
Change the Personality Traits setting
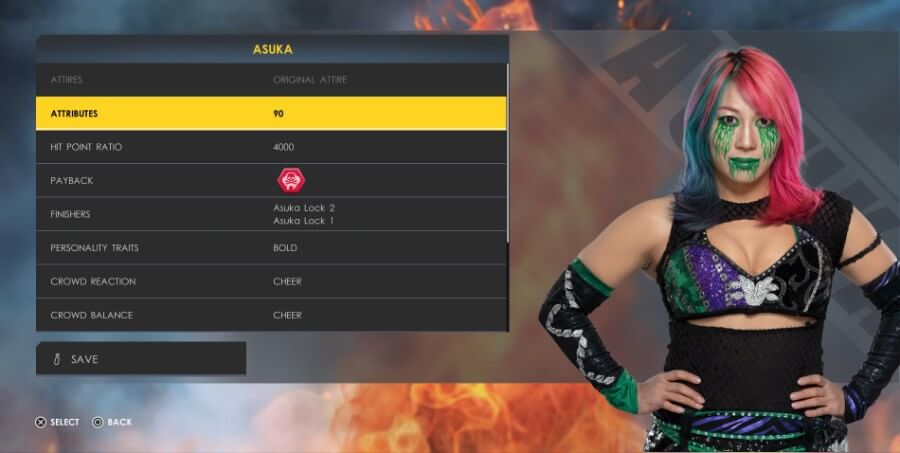[270, 248]
